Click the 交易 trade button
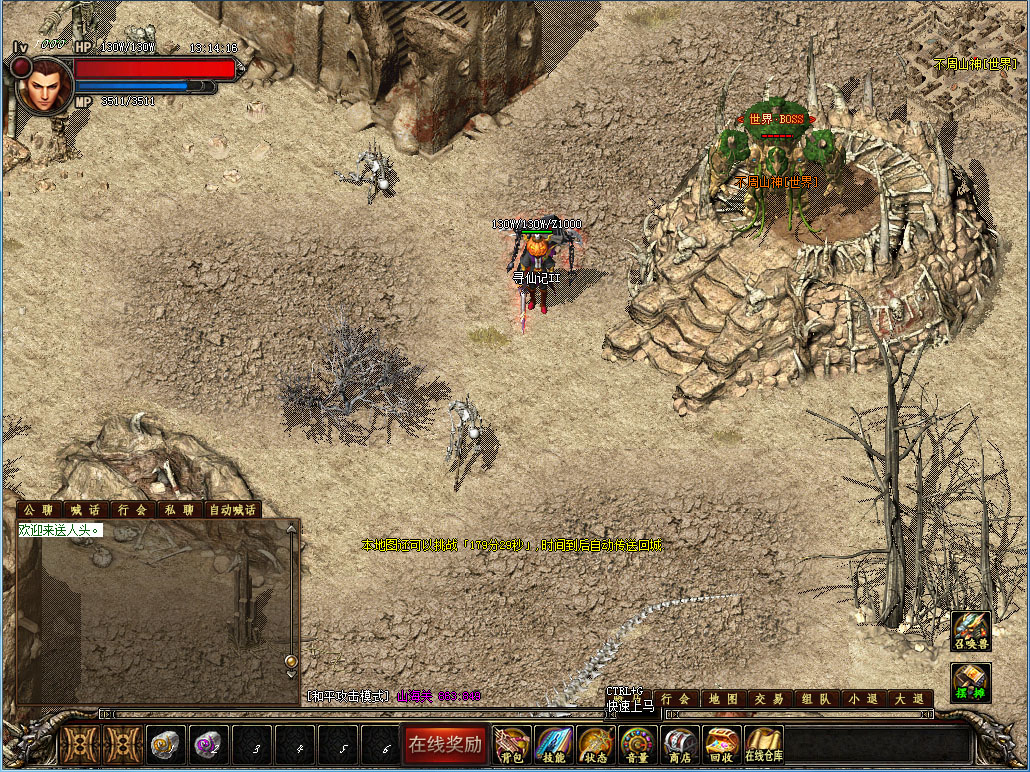The image size is (1030, 772). [x=770, y=699]
